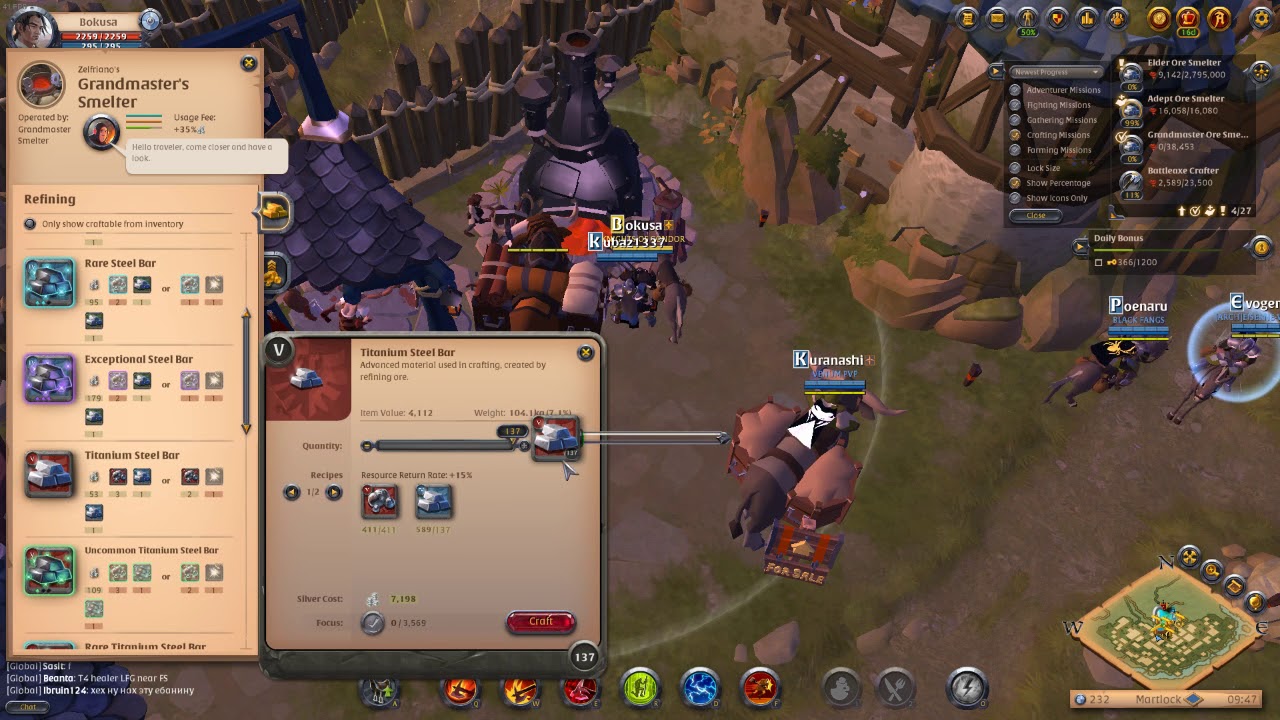Open the Newest Progress sorting dropdown
Image resolution: width=1280 pixels, height=720 pixels.
(1055, 72)
